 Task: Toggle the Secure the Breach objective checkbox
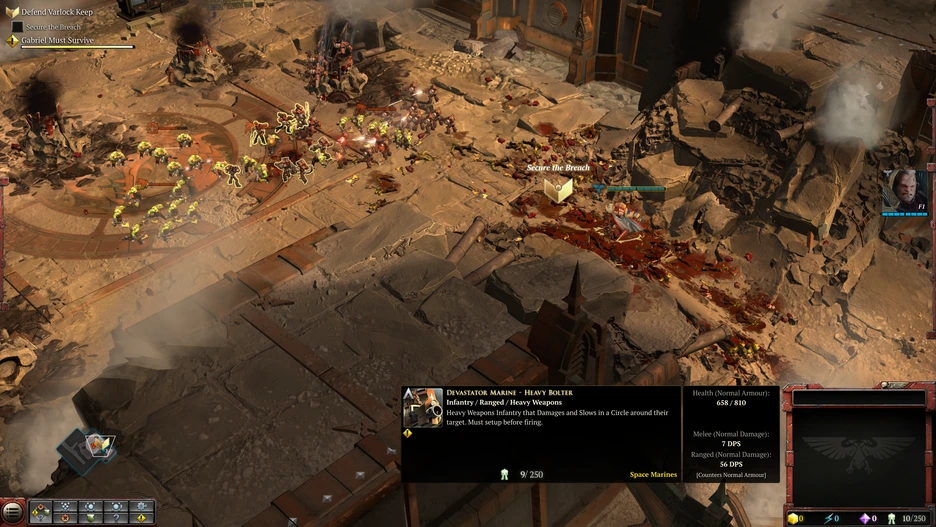(x=16, y=26)
